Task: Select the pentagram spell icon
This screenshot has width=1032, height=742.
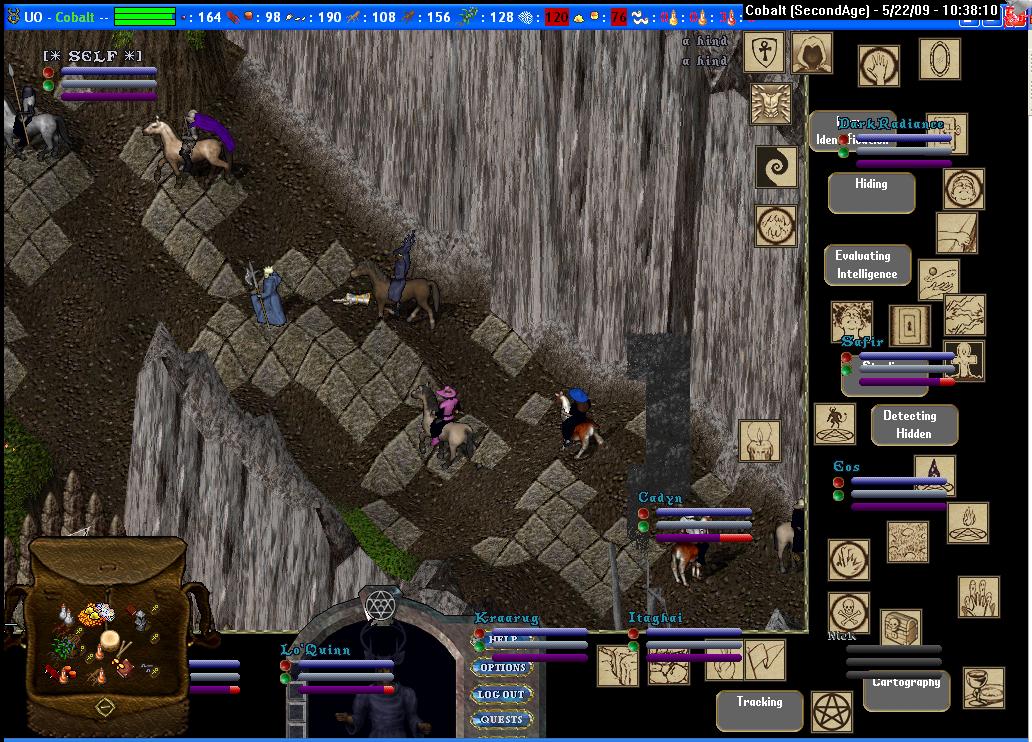Action: 830,711
